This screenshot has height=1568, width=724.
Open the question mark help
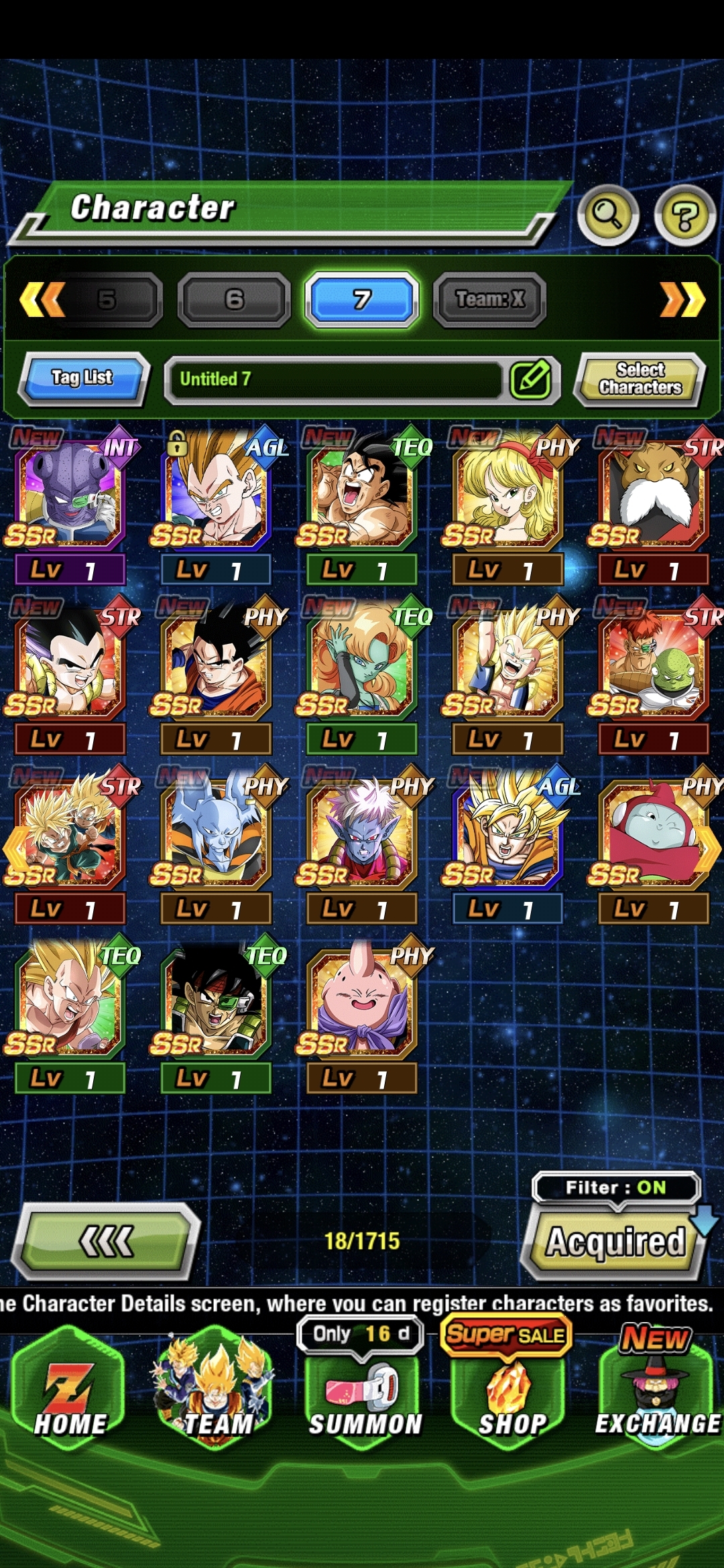coord(684,216)
